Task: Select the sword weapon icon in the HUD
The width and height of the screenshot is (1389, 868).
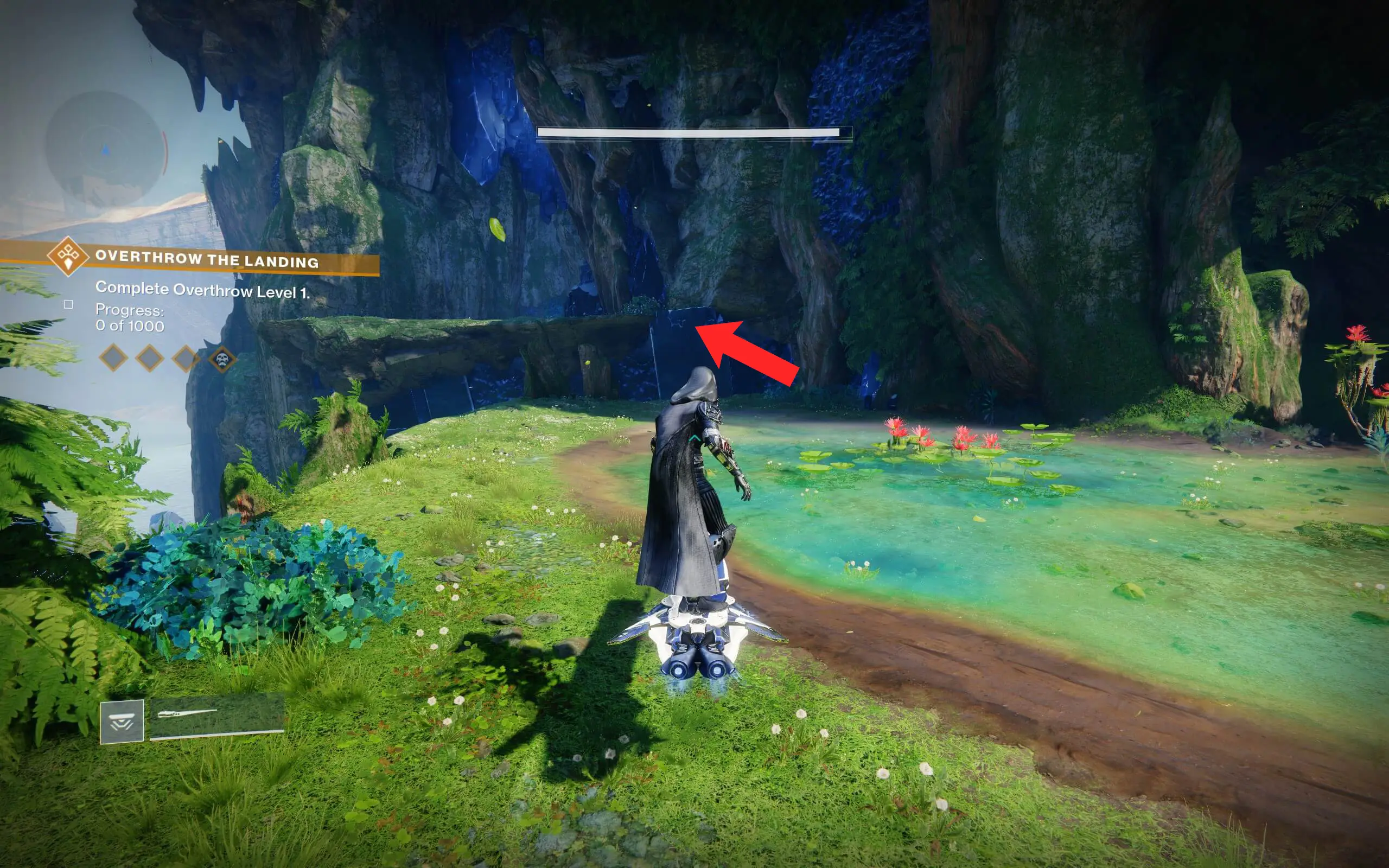Action: pyautogui.click(x=189, y=714)
